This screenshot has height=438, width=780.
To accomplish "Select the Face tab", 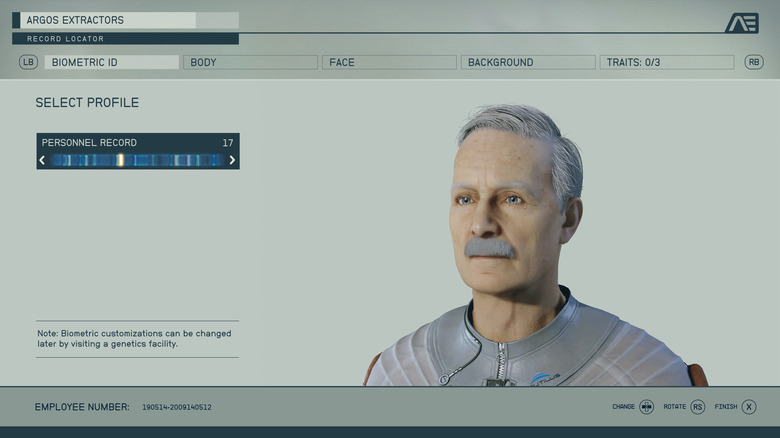I will (389, 62).
